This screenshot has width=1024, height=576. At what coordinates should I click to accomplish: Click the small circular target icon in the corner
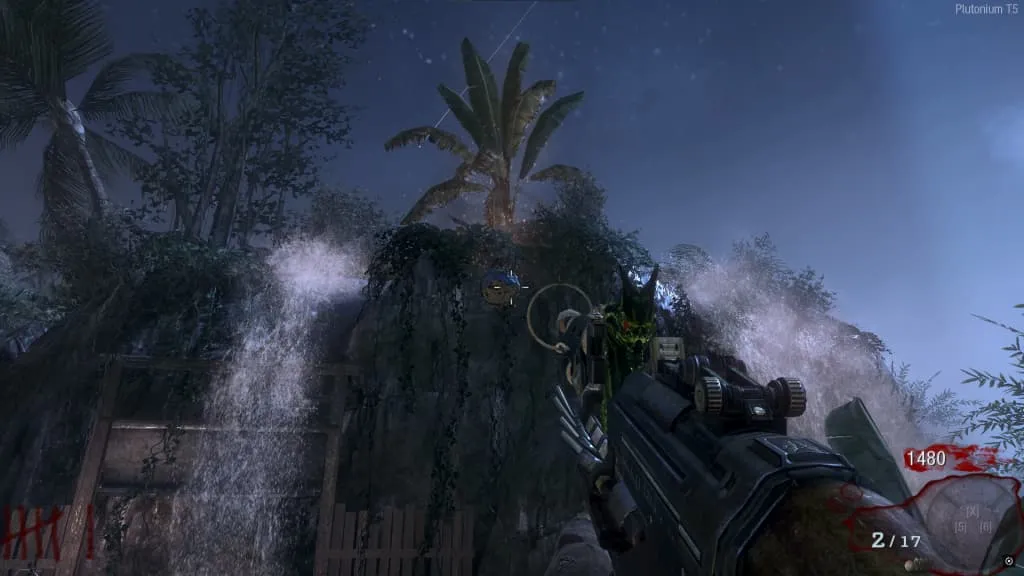[x=1010, y=562]
